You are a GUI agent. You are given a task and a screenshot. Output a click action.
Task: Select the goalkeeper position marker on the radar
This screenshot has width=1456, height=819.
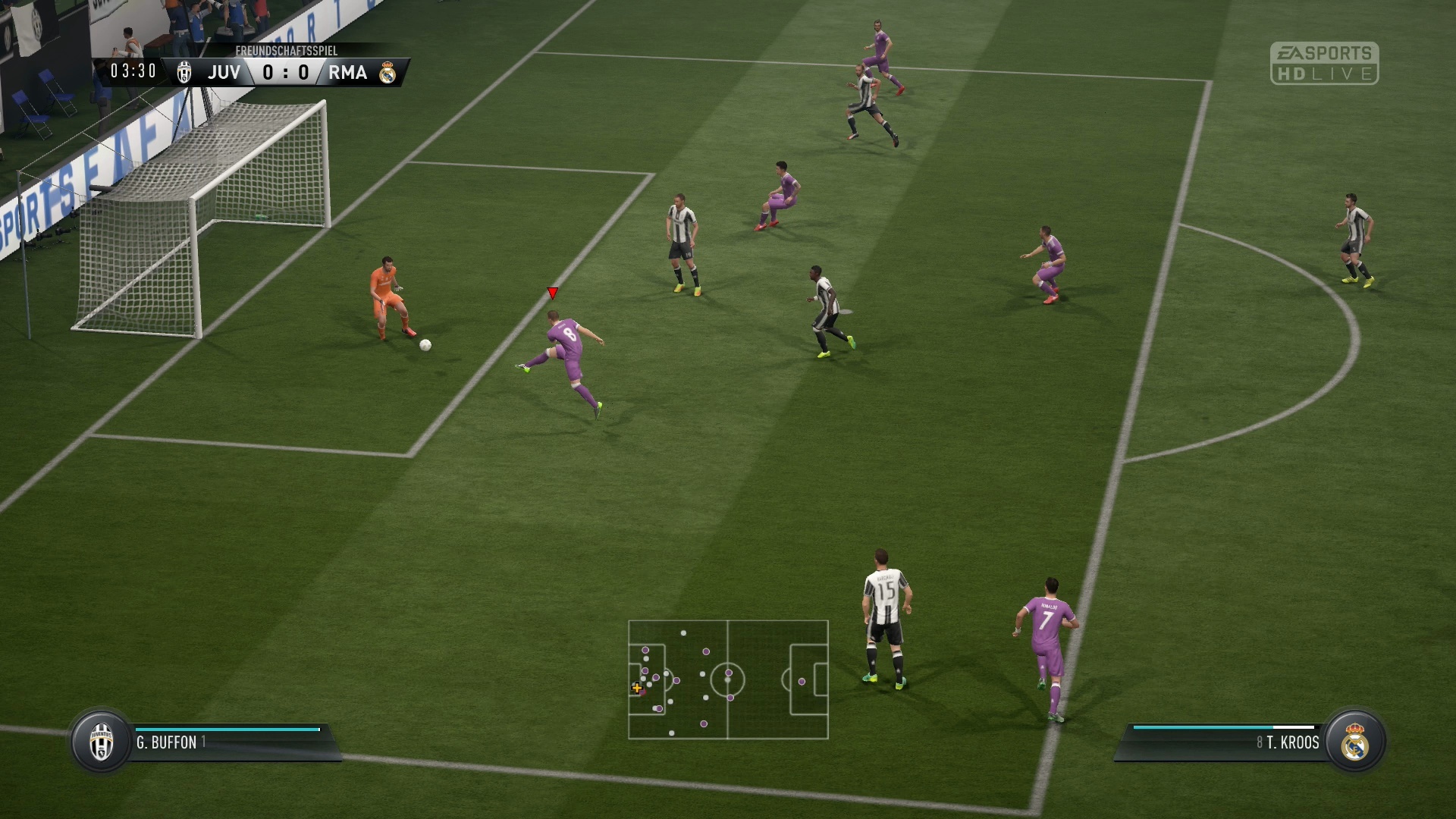pos(633,684)
